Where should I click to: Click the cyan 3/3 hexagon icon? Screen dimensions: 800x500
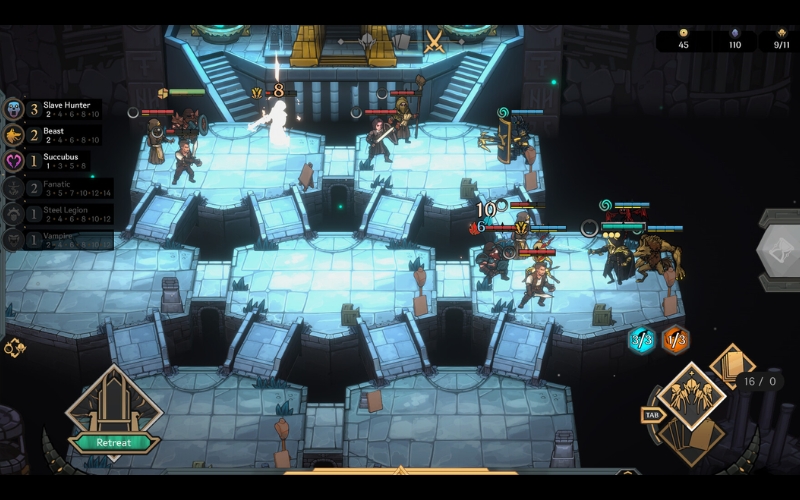(643, 340)
